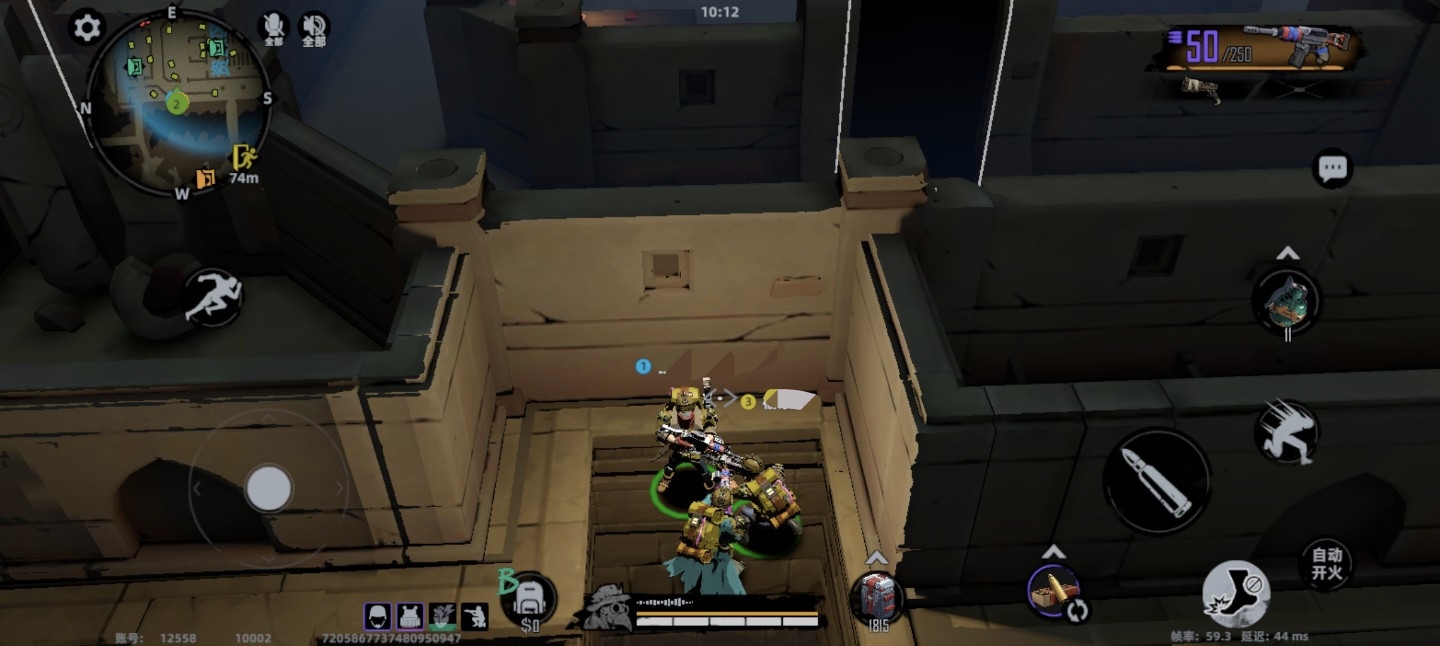Open the gear settings menu
The image size is (1440, 646).
pyautogui.click(x=87, y=28)
